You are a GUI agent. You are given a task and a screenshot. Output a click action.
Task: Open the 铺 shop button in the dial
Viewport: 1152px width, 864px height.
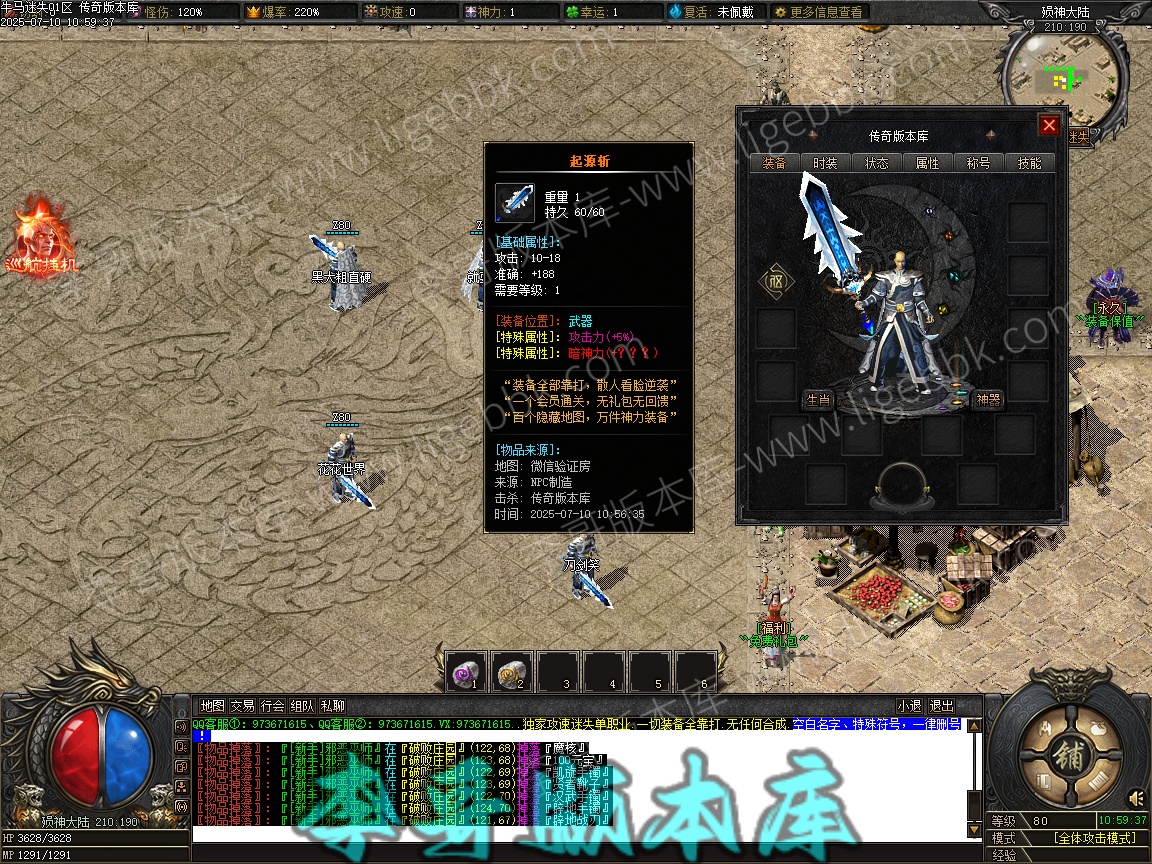1068,757
